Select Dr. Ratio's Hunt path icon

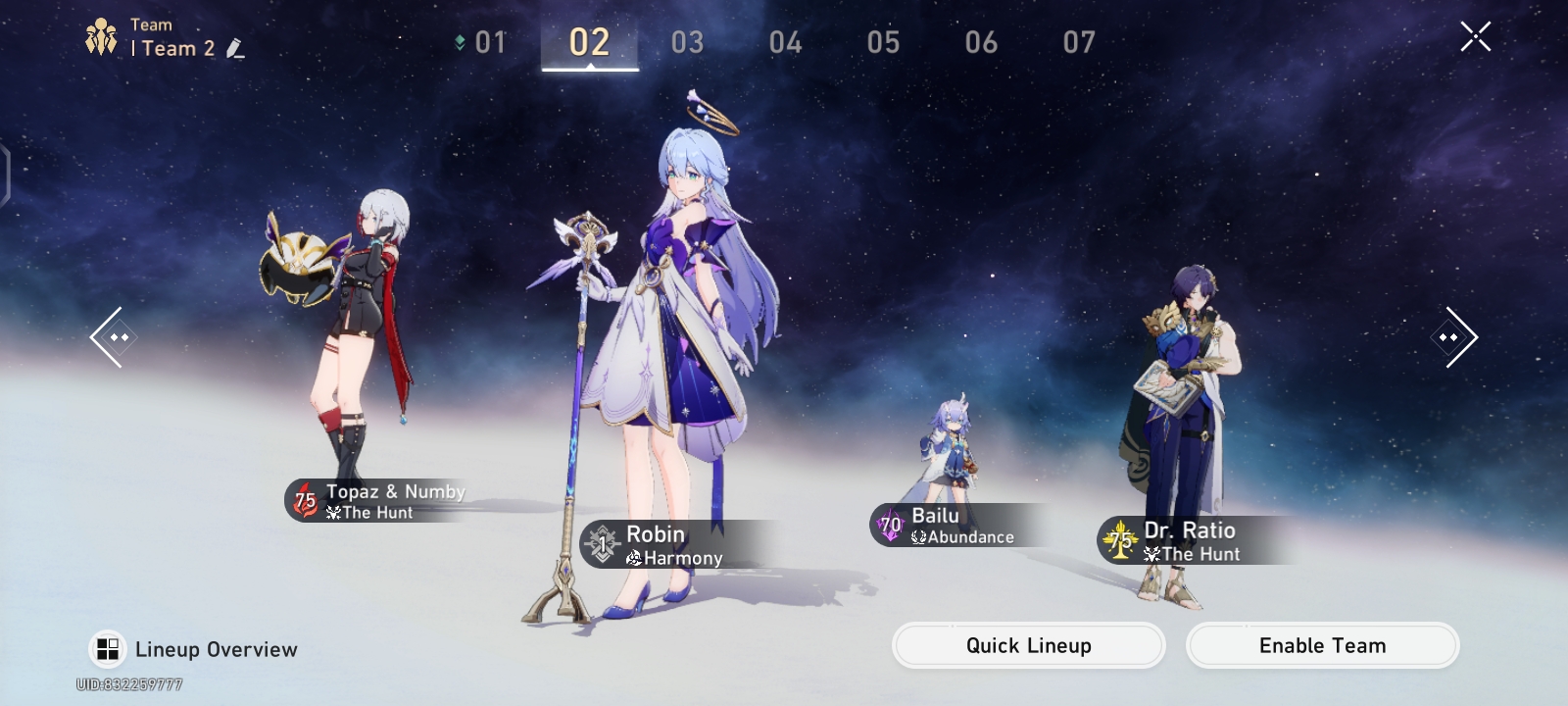point(1151,555)
